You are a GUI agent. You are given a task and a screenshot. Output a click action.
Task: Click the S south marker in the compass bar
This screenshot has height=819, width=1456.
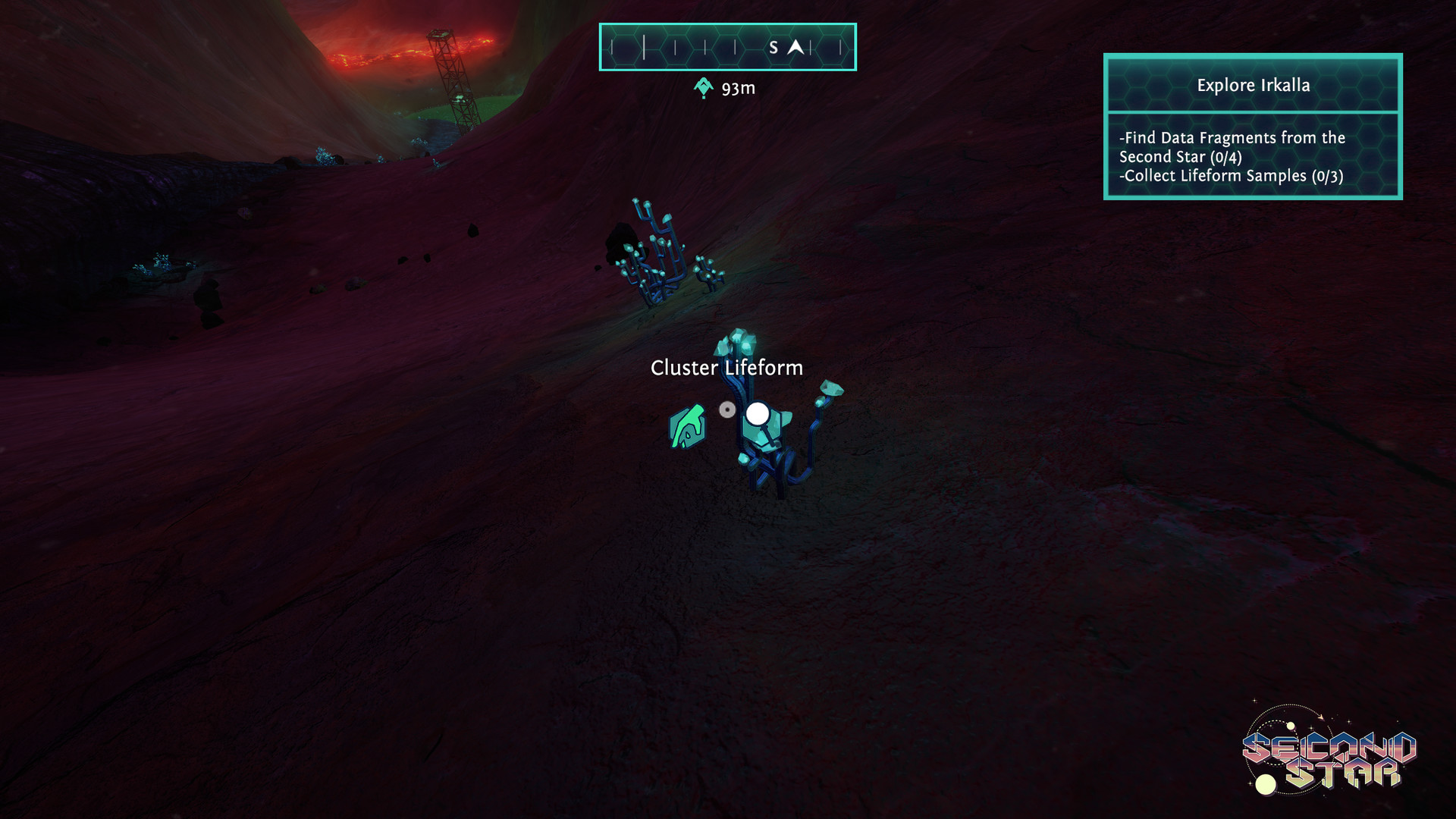(x=774, y=47)
